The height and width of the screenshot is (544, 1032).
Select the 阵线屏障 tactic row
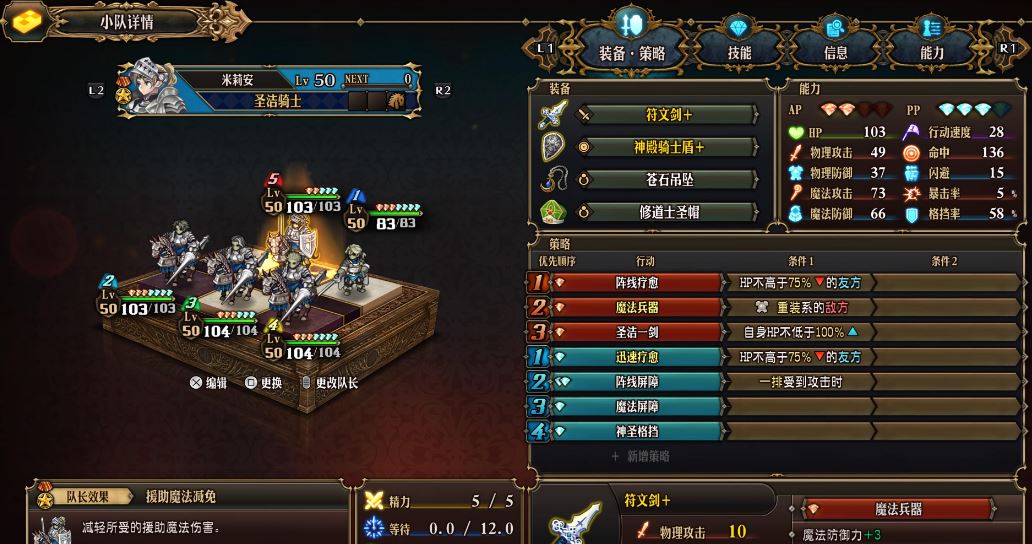[636, 382]
